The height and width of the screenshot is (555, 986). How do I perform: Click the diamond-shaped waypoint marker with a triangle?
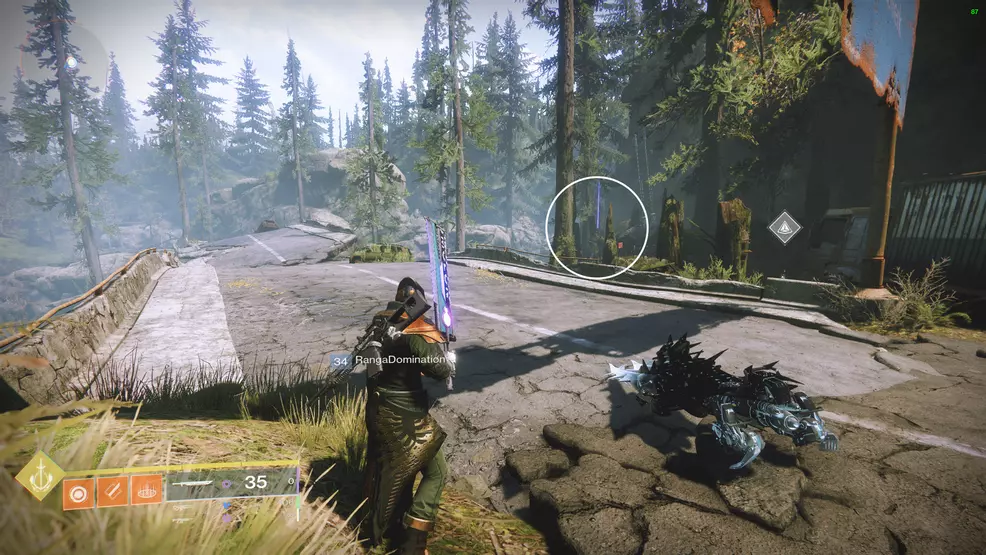point(785,228)
